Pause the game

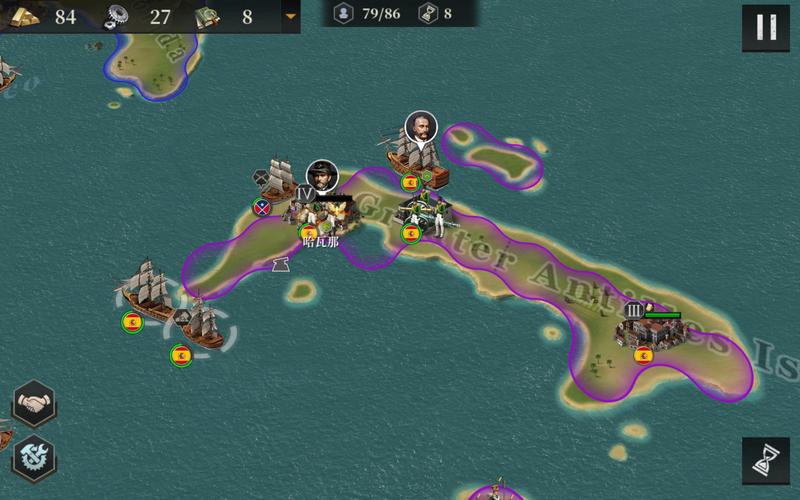766,27
